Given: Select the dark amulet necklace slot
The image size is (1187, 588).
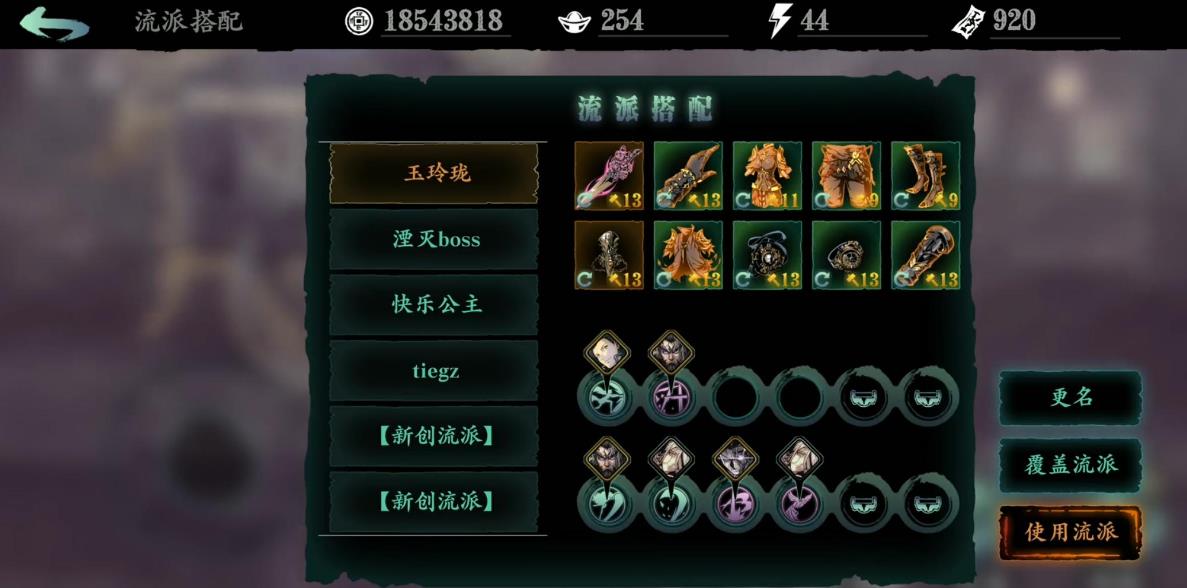Looking at the screenshot, I should click(x=767, y=255).
